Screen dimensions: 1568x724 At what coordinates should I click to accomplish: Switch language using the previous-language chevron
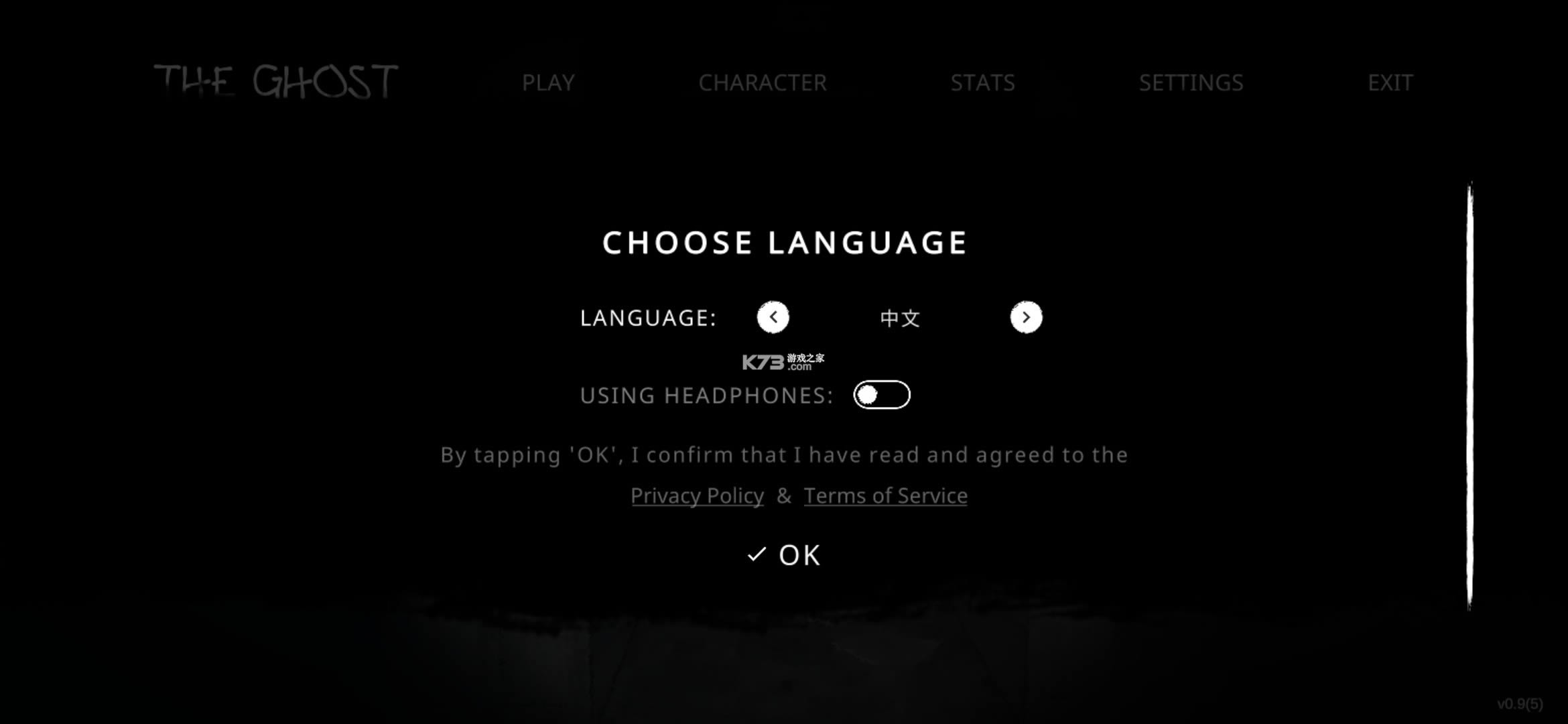[x=774, y=317]
